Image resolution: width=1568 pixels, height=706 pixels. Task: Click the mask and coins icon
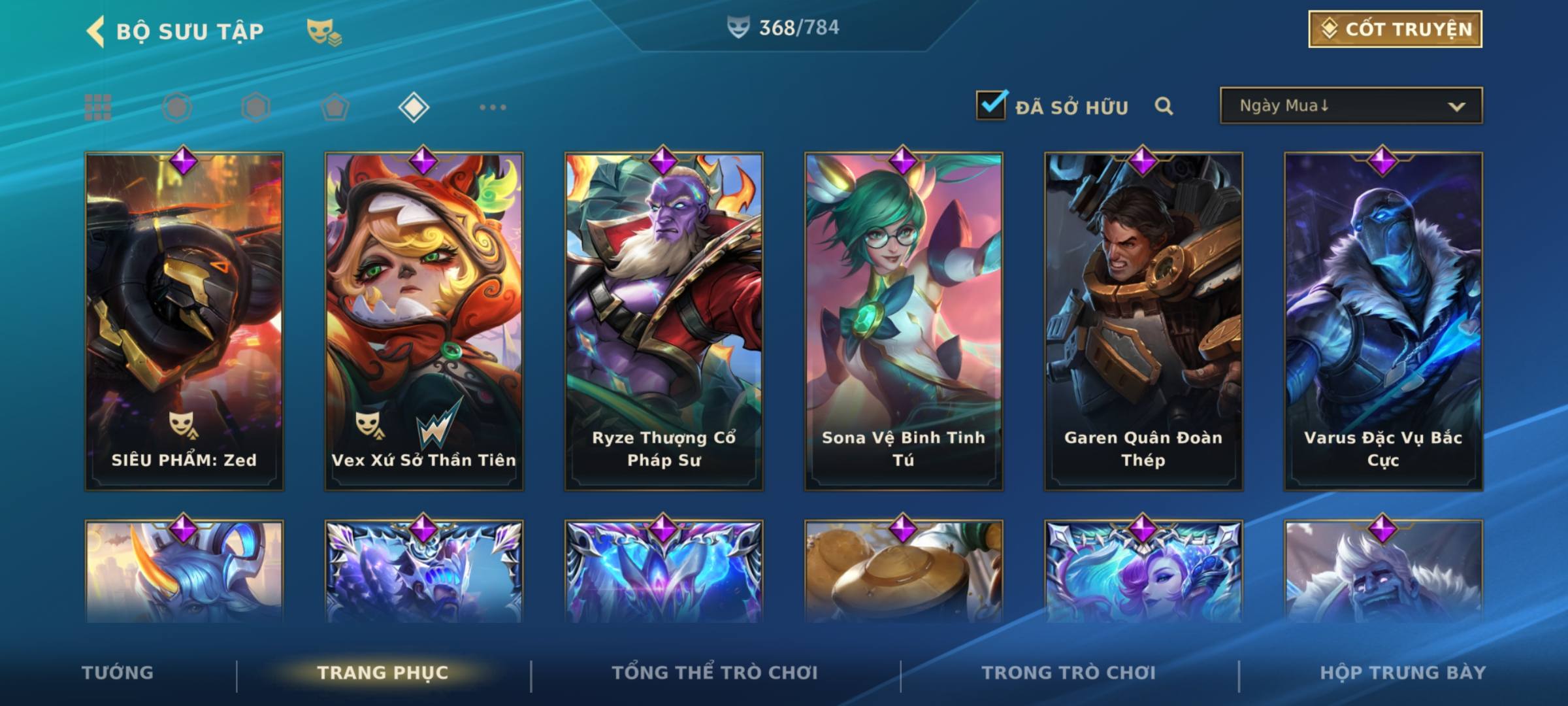(x=324, y=32)
